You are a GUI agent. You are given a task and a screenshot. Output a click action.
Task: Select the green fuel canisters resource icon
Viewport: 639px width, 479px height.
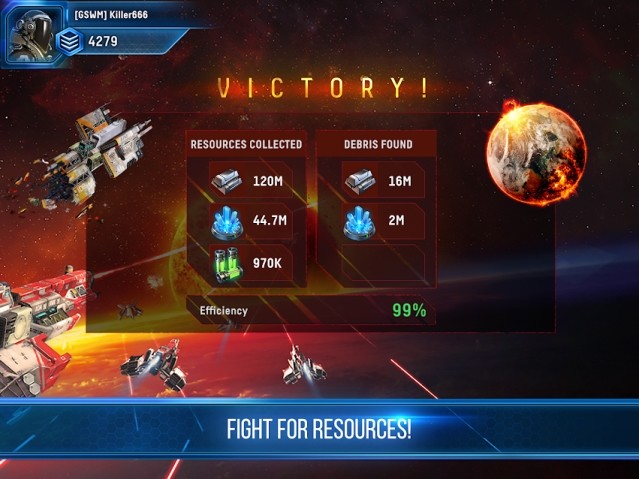click(x=229, y=266)
